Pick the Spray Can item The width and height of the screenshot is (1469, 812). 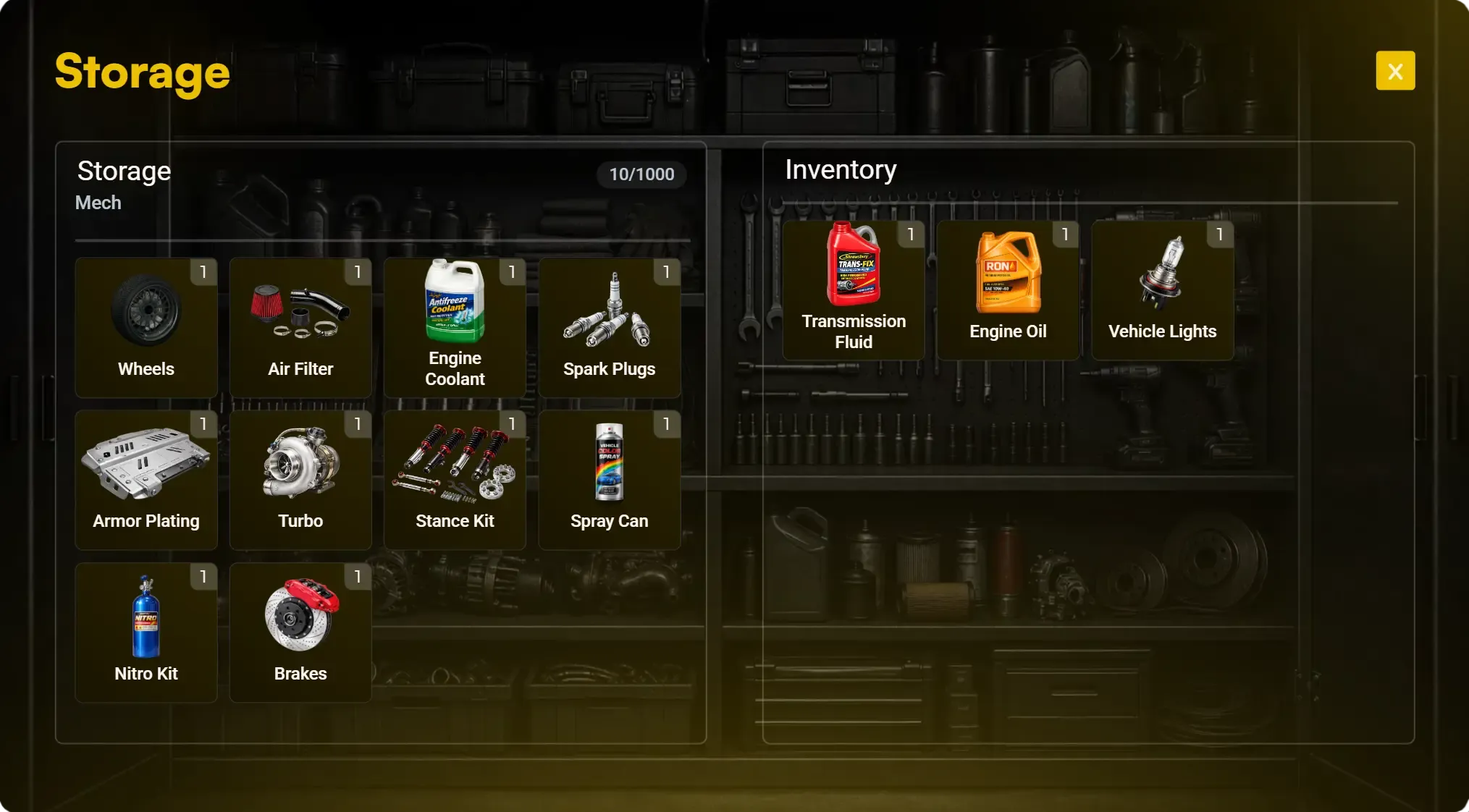[609, 479]
